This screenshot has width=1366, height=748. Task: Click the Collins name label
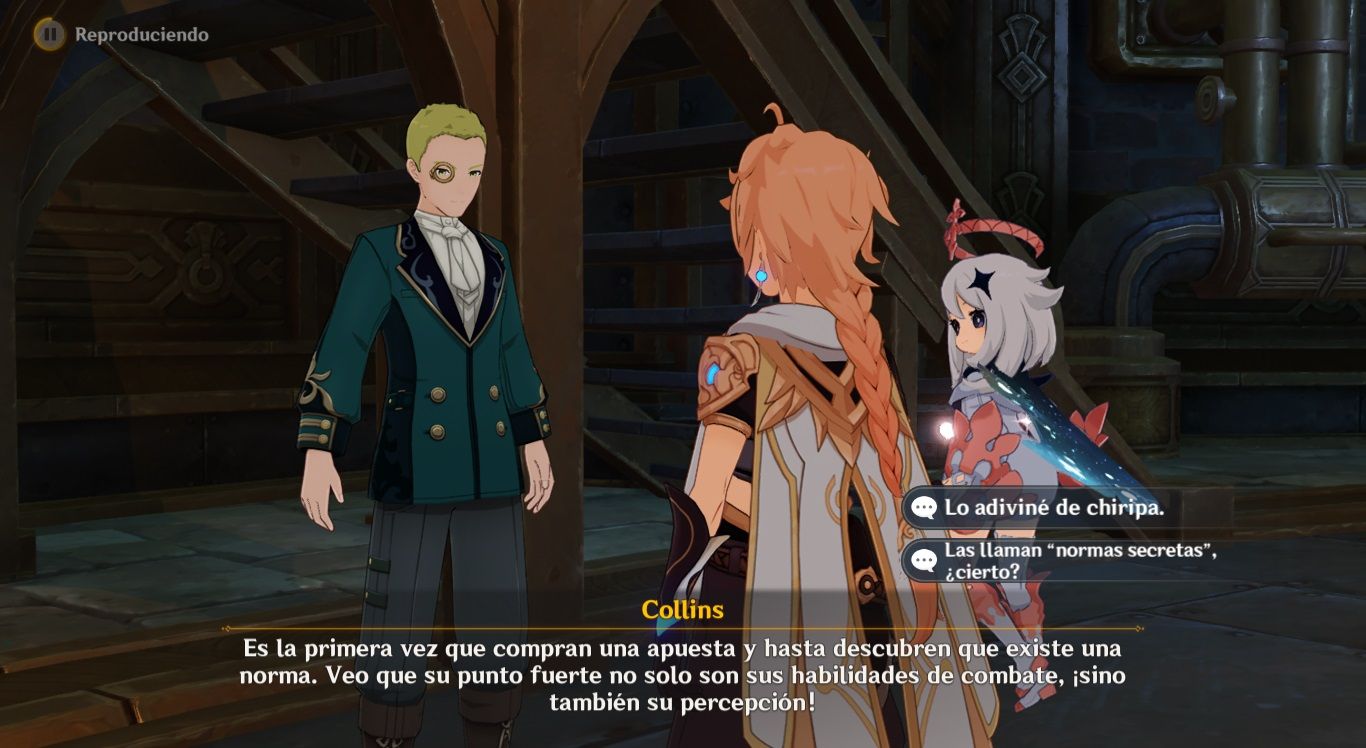point(682,611)
